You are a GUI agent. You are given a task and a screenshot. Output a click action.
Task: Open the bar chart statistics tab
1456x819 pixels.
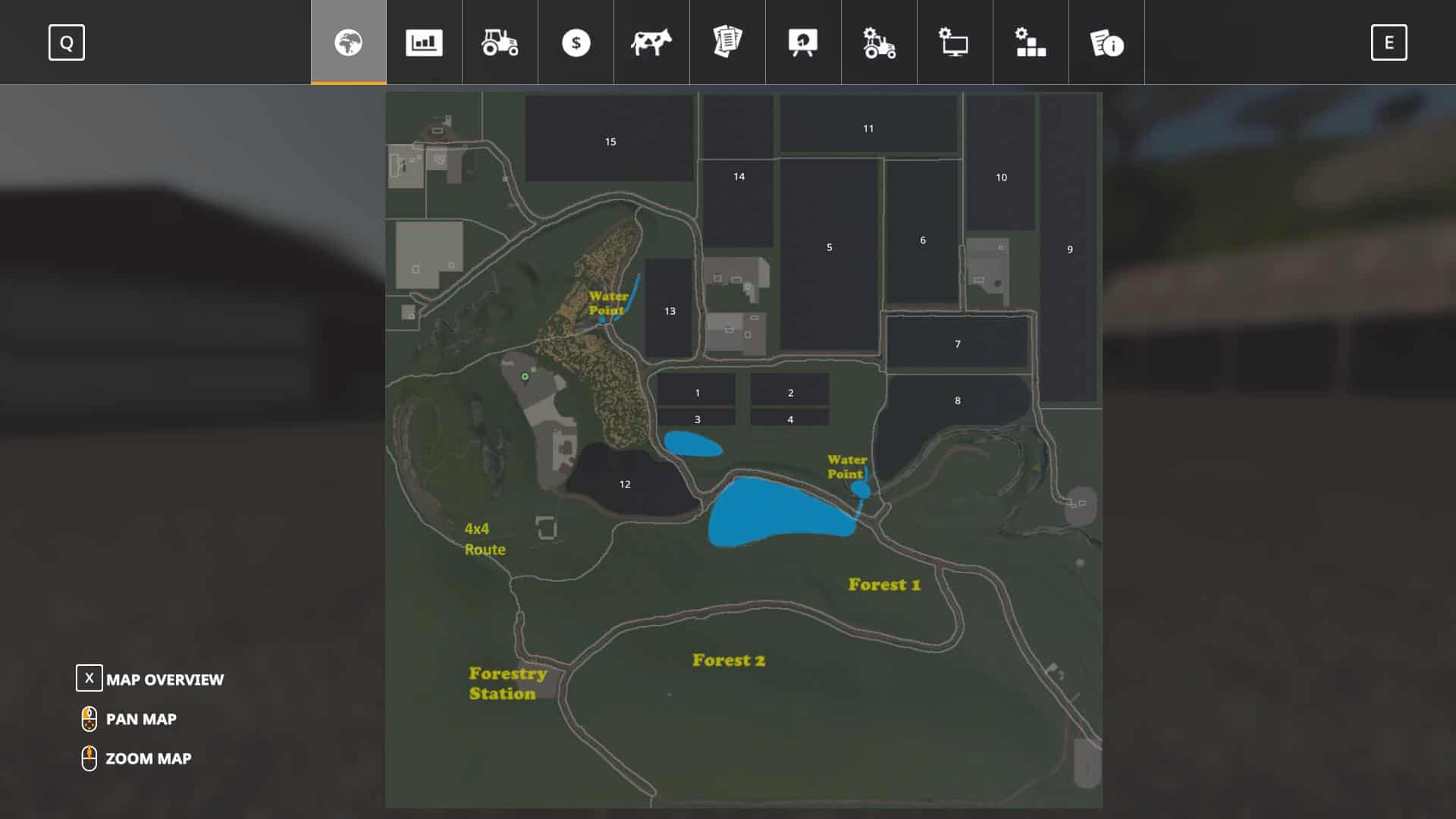[x=424, y=42]
